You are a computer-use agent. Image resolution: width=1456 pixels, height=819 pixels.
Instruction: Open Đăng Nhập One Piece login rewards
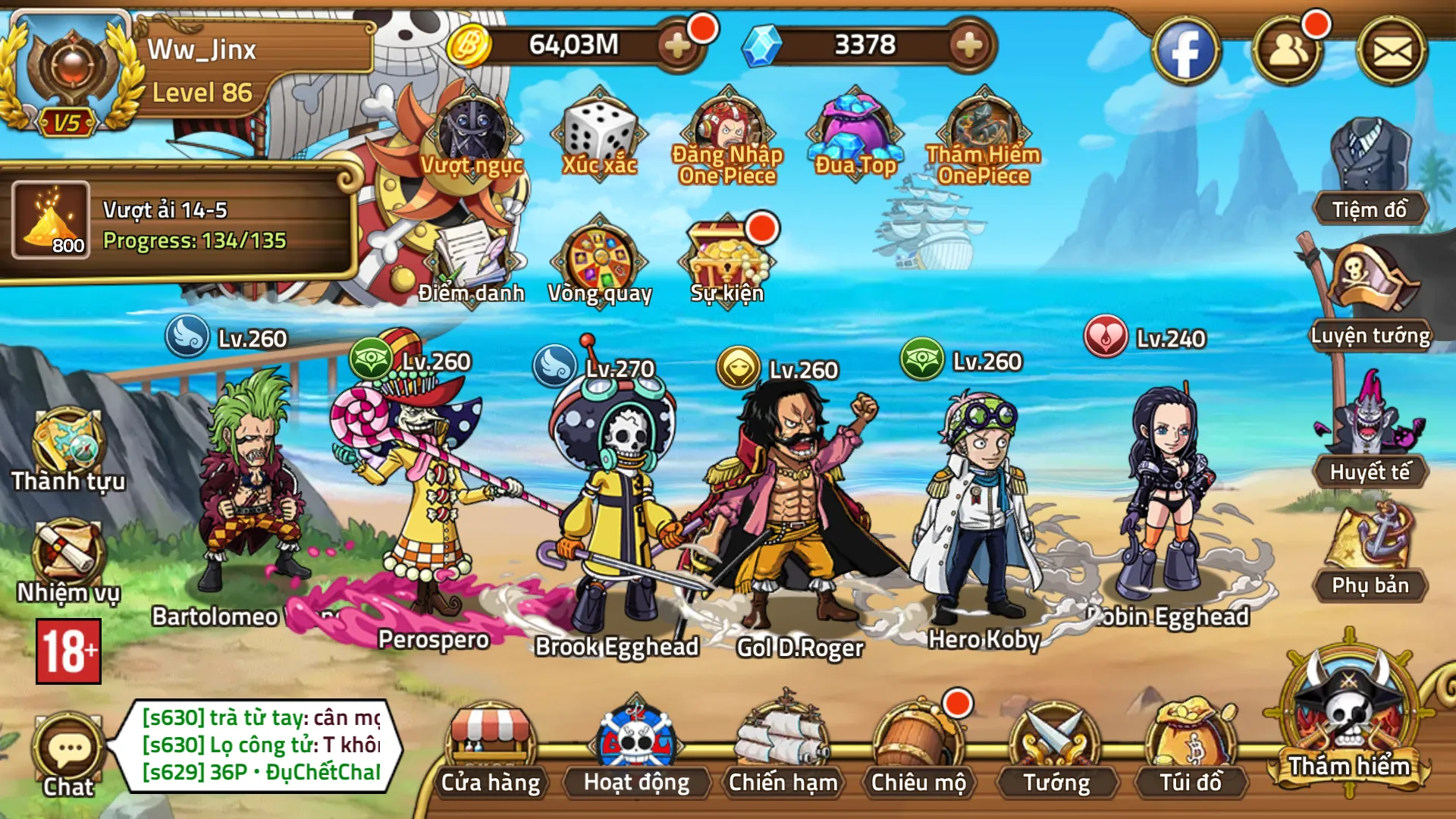(x=728, y=125)
